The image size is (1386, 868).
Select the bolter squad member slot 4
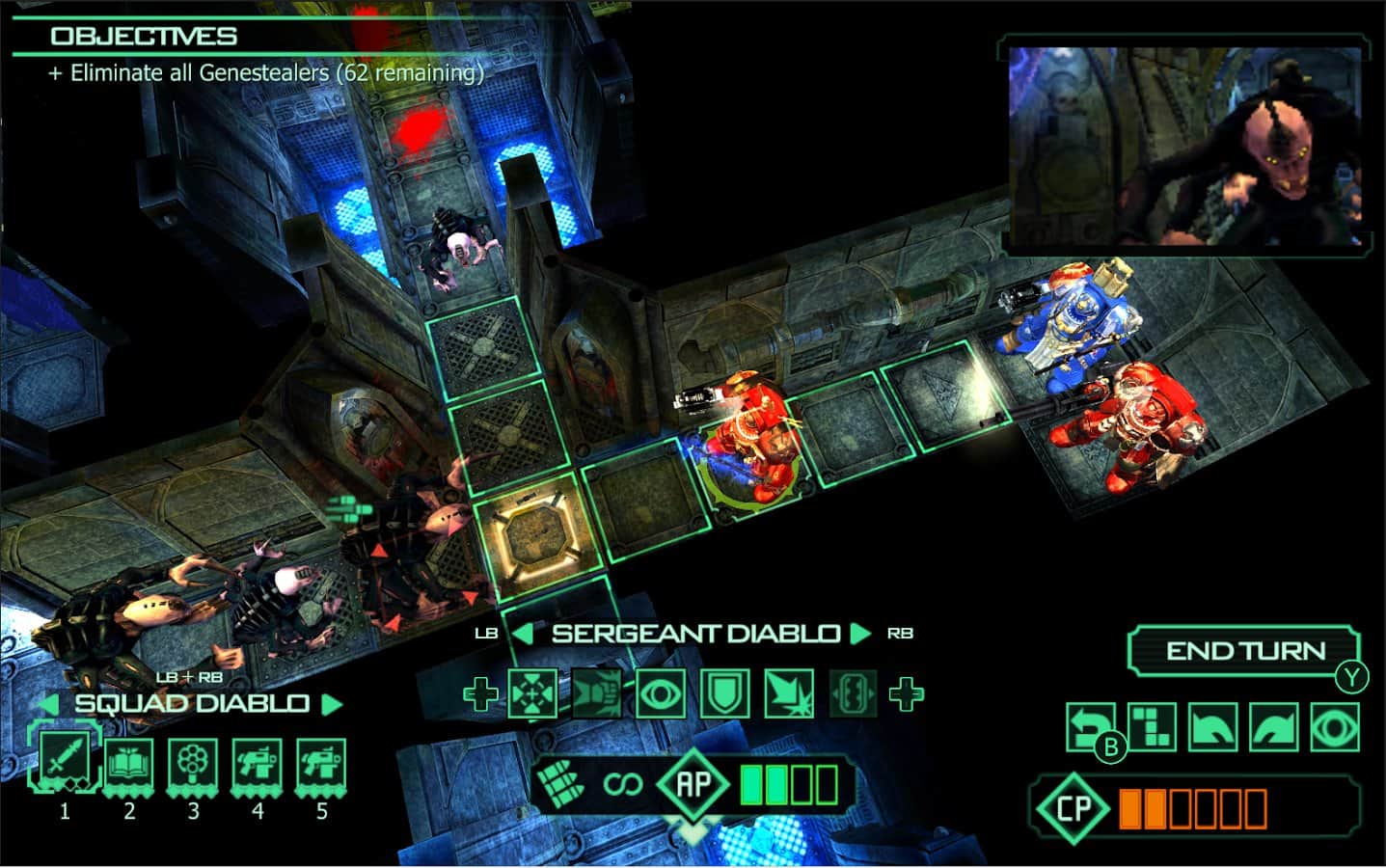[x=258, y=765]
